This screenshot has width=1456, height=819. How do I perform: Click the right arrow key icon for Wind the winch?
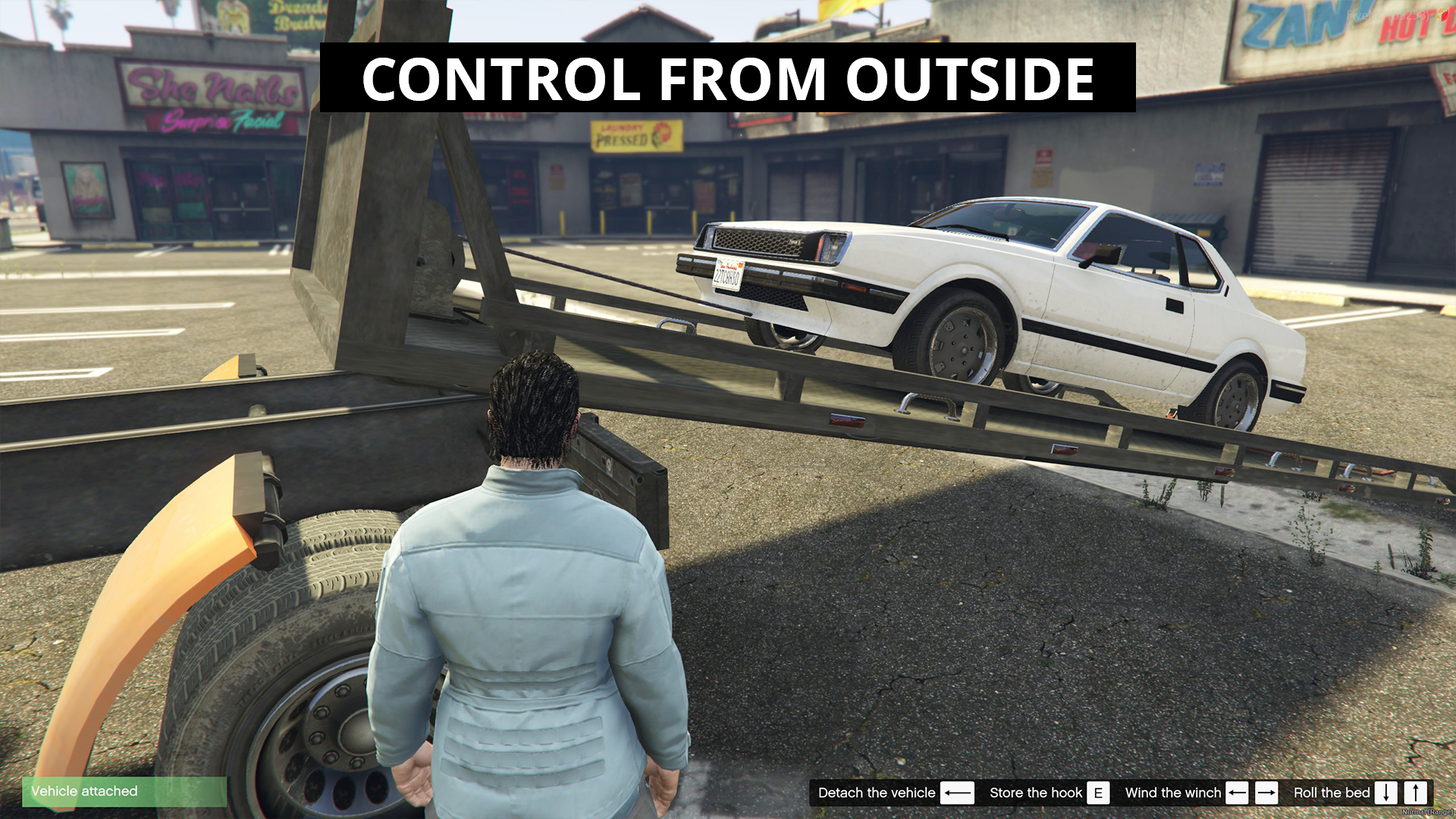1267,793
